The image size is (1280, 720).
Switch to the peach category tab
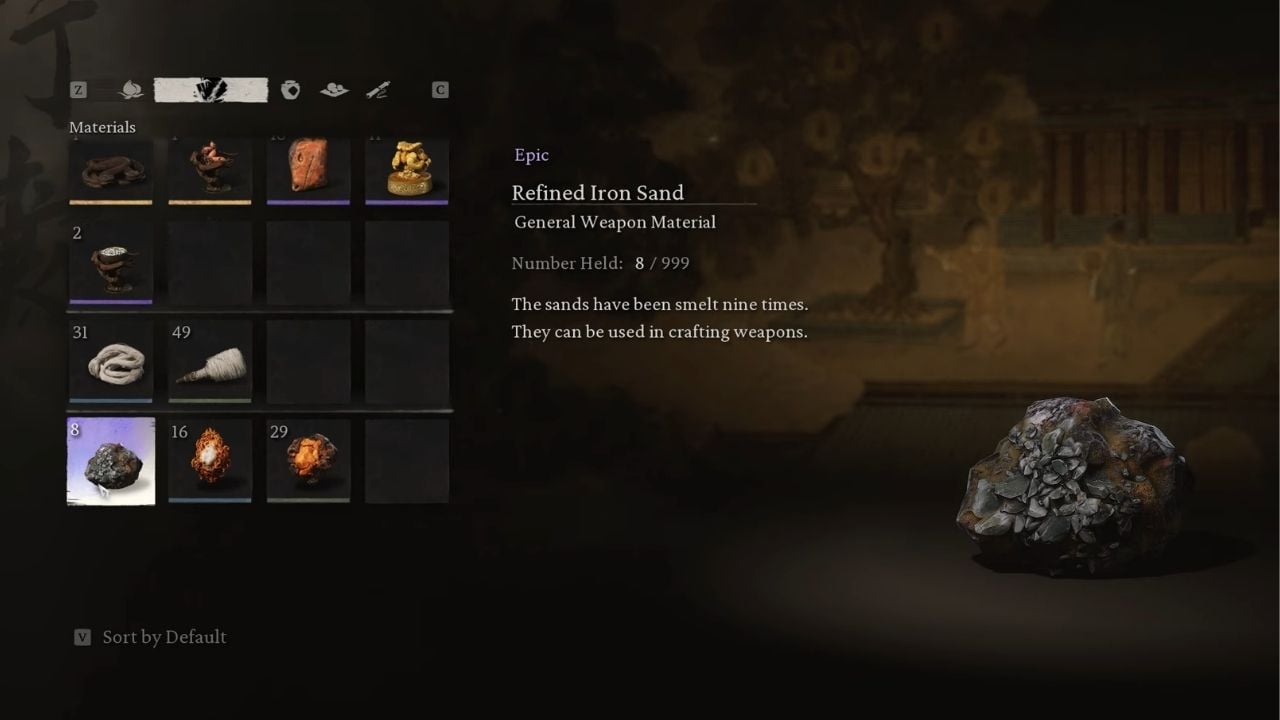point(130,90)
